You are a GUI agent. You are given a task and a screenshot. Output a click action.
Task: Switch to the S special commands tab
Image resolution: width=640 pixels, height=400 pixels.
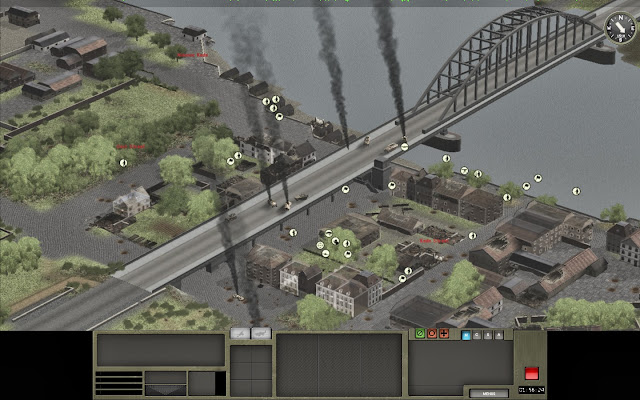(x=489, y=334)
